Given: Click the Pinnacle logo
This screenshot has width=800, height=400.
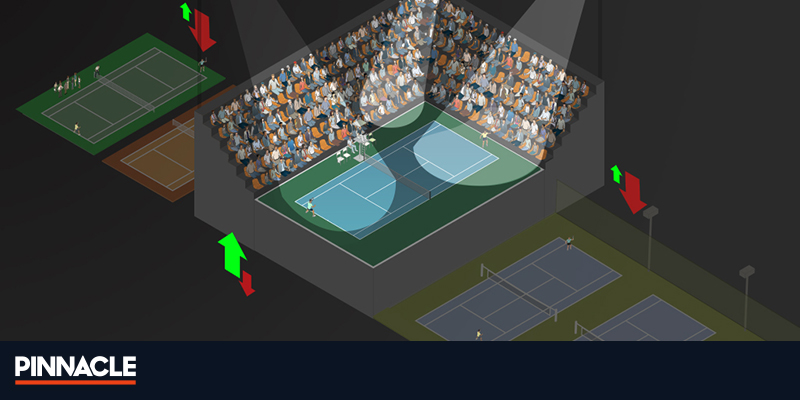Looking at the screenshot, I should coord(75,369).
